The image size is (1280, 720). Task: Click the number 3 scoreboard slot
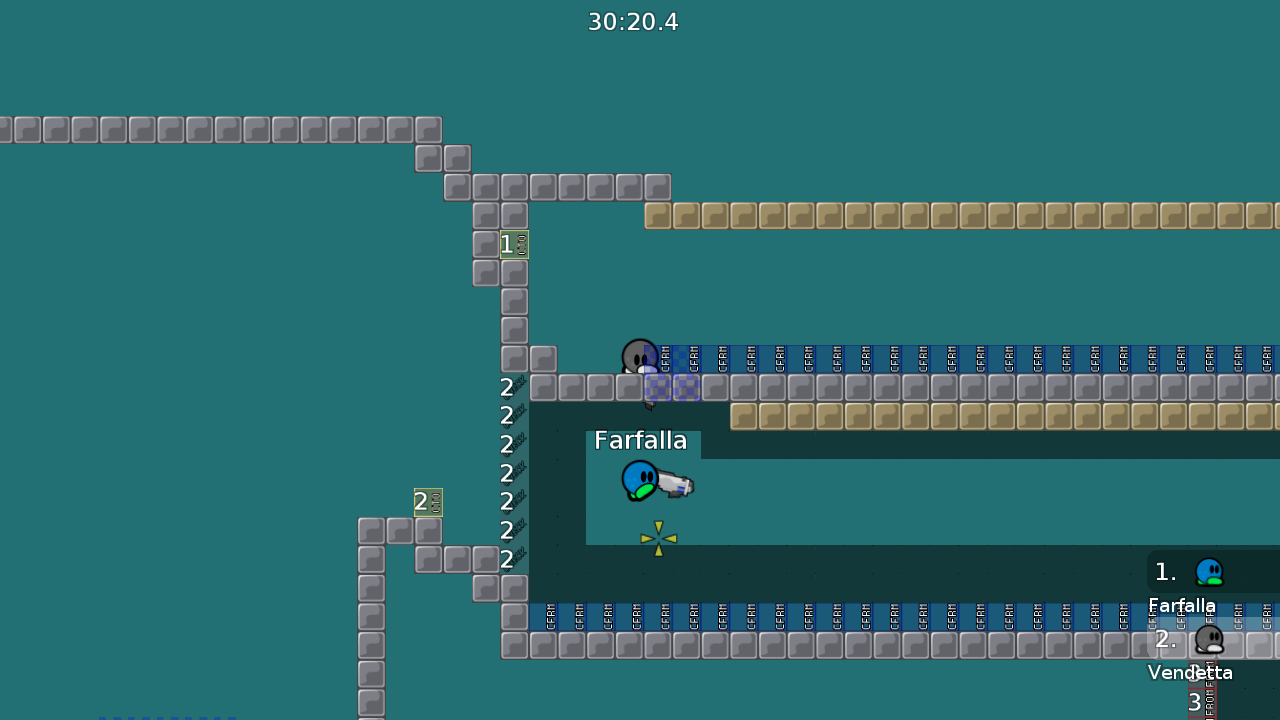1195,702
